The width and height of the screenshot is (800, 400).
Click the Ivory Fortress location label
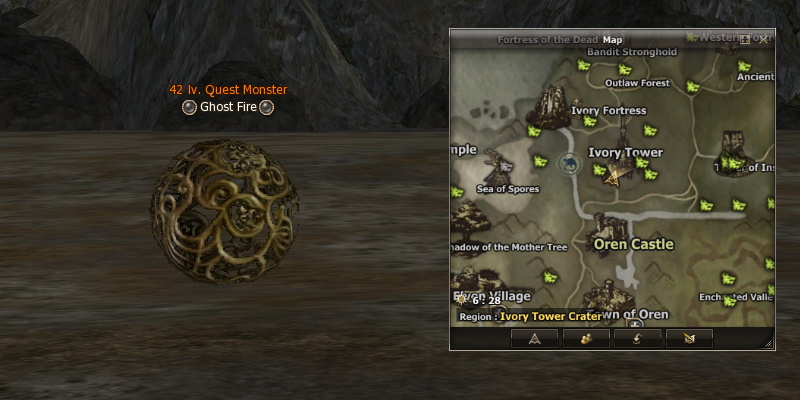608,111
